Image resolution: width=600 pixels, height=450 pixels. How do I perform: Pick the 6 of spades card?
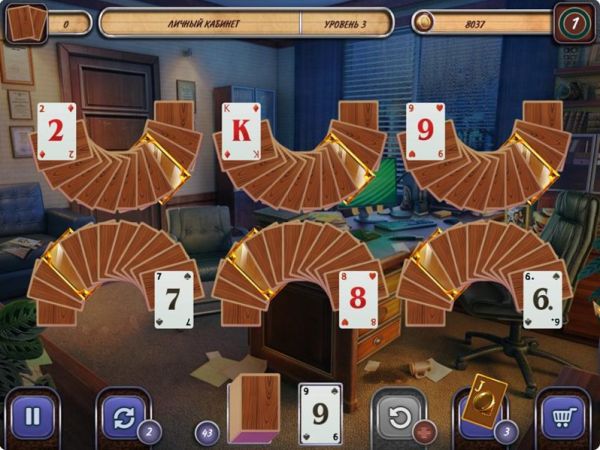(542, 298)
